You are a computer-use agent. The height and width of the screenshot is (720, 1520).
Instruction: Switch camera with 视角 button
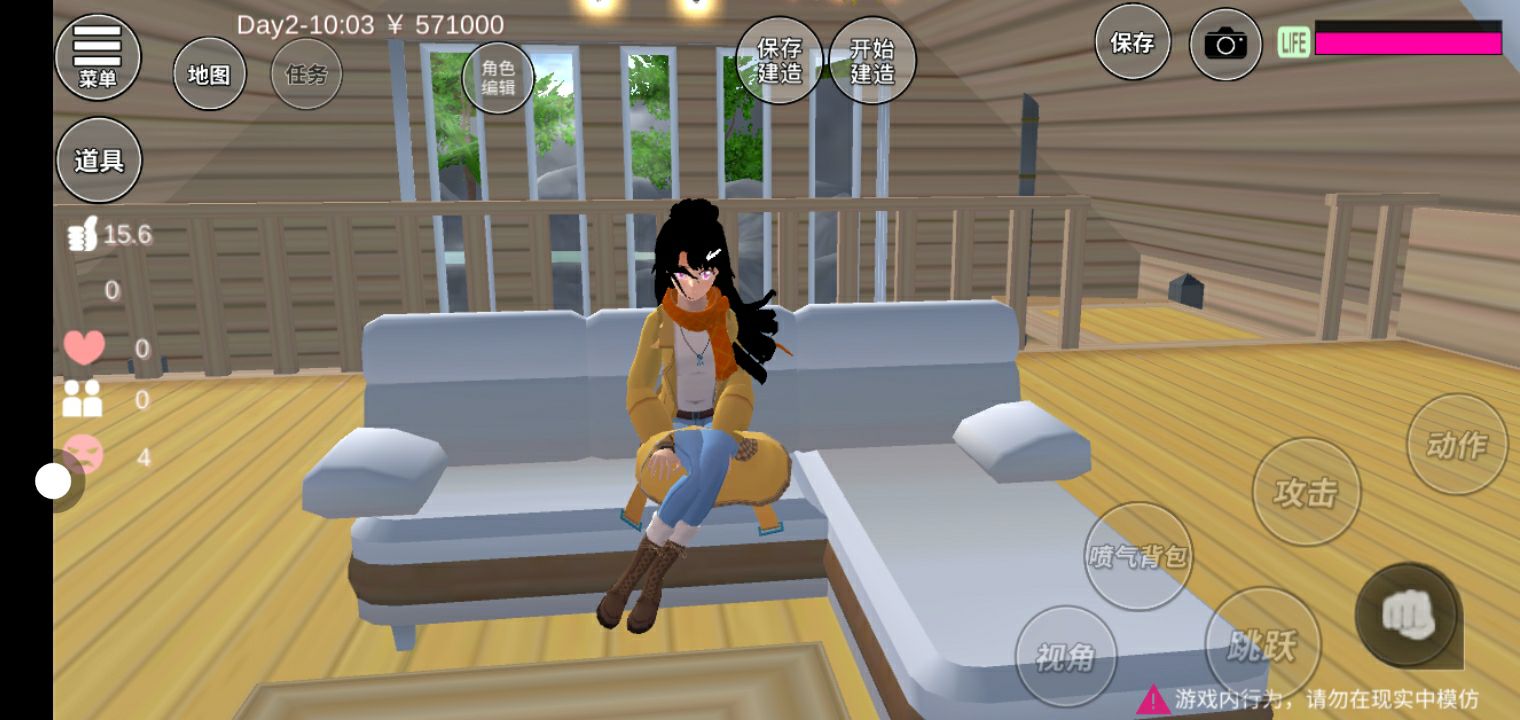[x=1065, y=656]
